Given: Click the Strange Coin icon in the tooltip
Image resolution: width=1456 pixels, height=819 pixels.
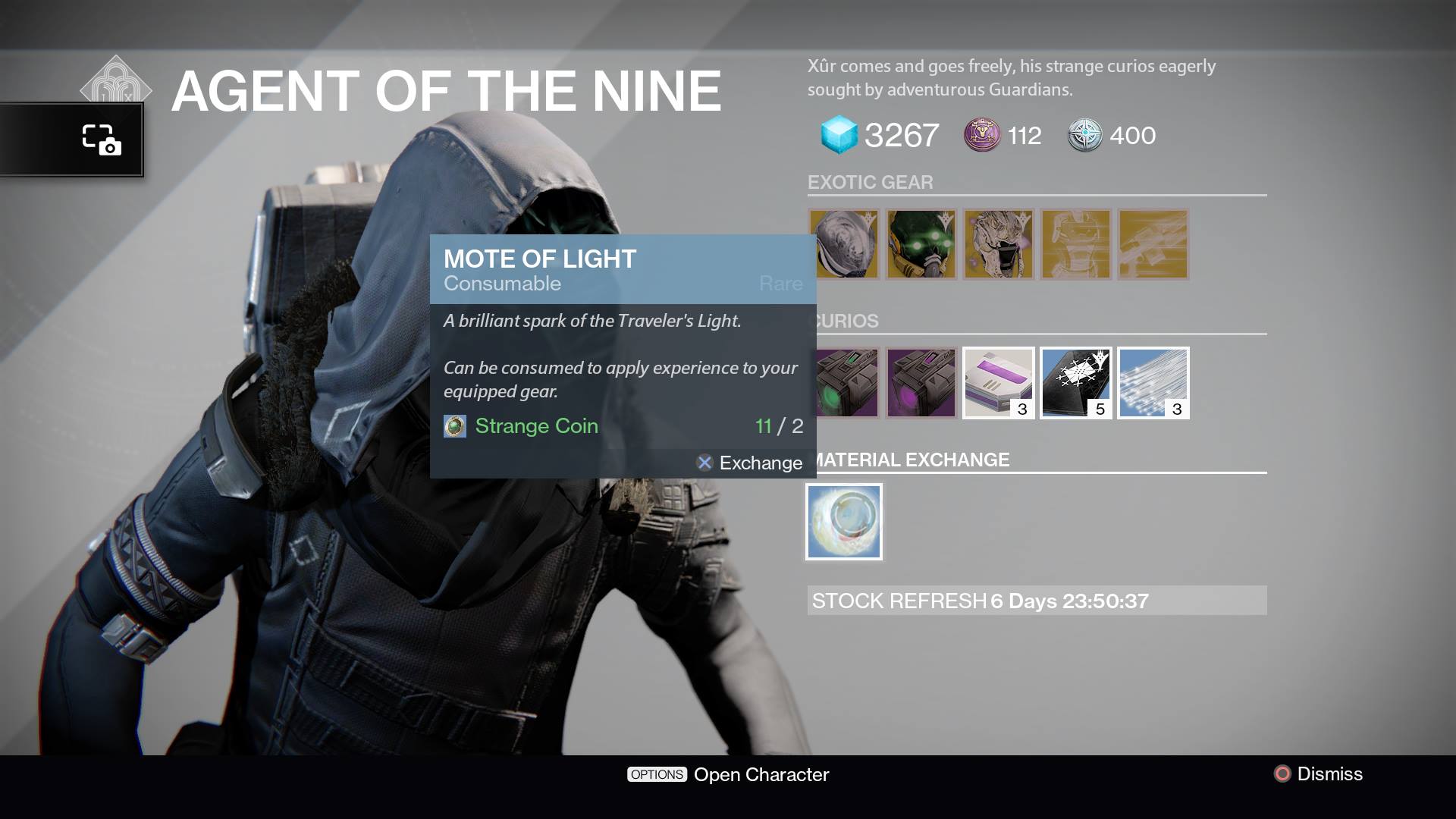Looking at the screenshot, I should [x=454, y=426].
